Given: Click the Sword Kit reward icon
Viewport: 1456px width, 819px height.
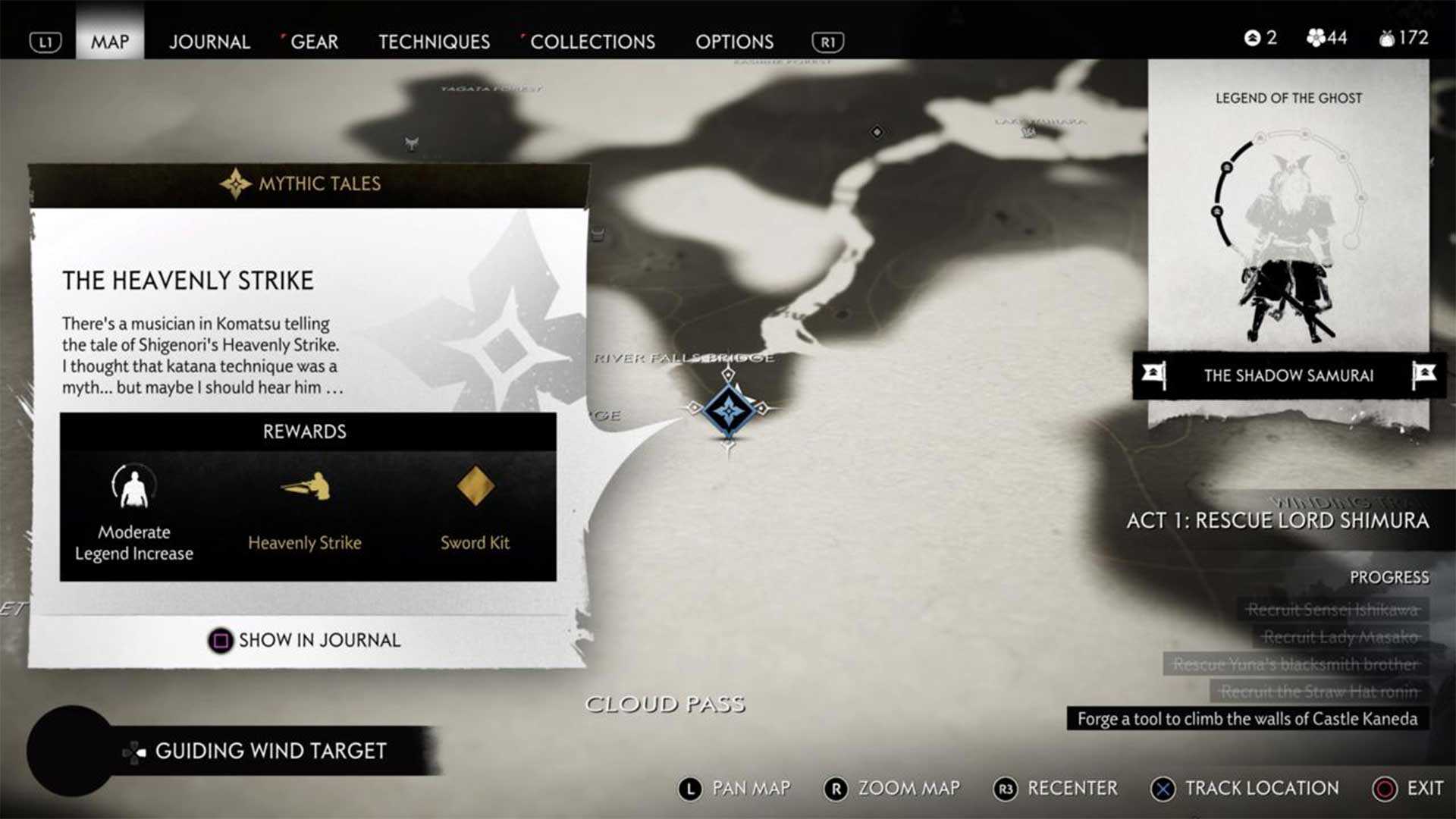Looking at the screenshot, I should coord(475,486).
